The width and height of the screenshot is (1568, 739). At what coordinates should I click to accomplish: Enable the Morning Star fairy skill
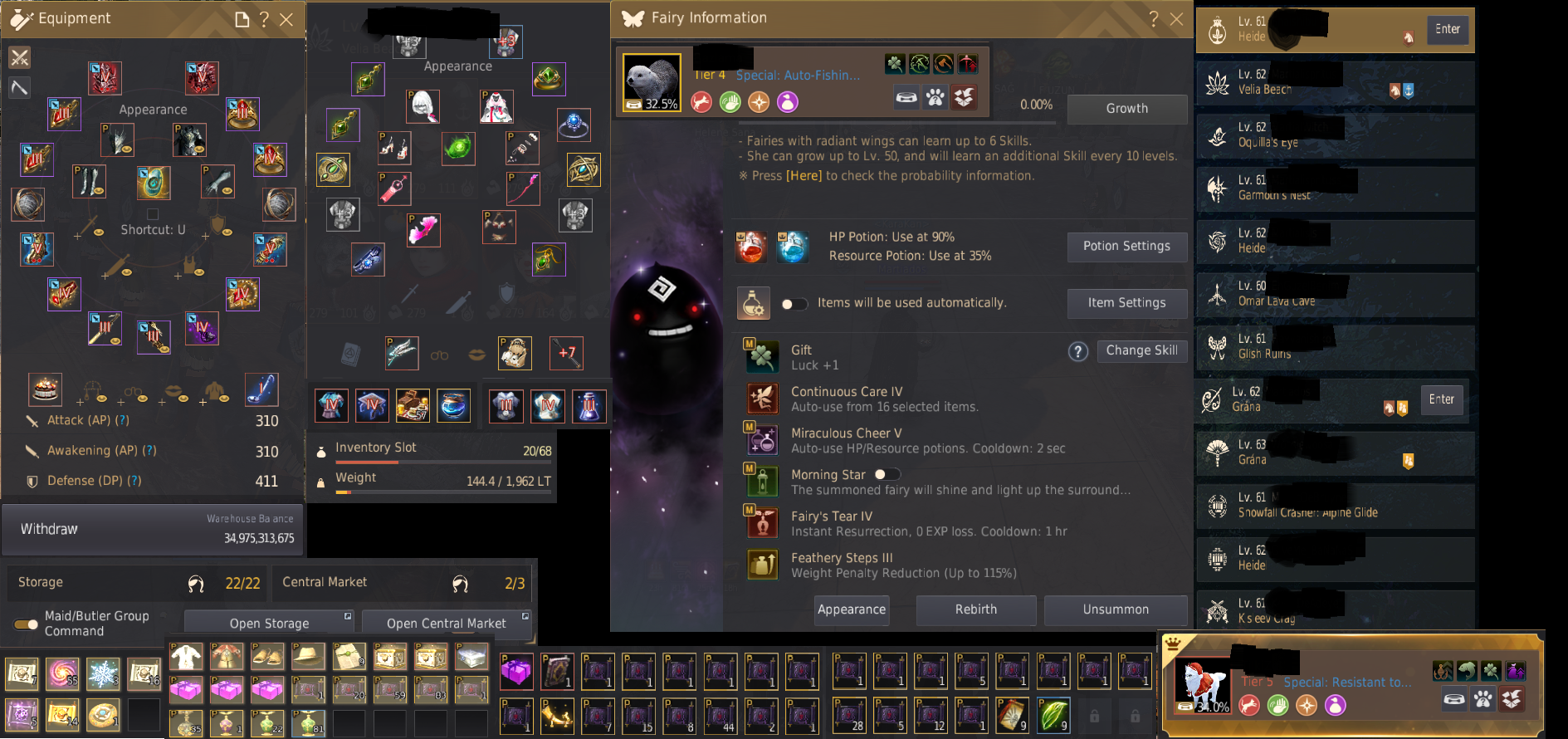click(886, 474)
